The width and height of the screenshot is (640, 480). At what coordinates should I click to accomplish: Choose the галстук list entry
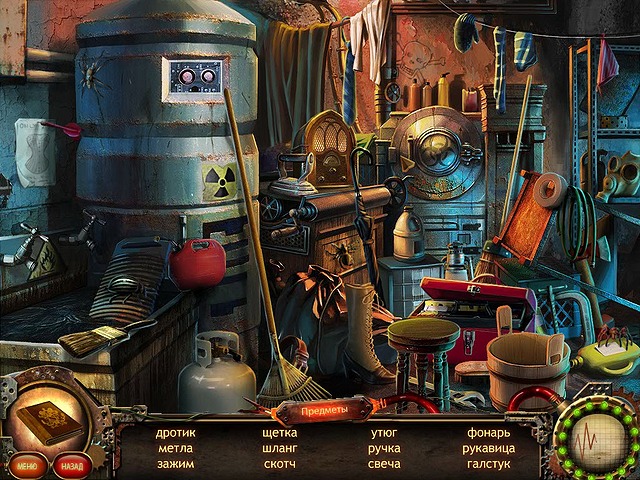tap(488, 464)
